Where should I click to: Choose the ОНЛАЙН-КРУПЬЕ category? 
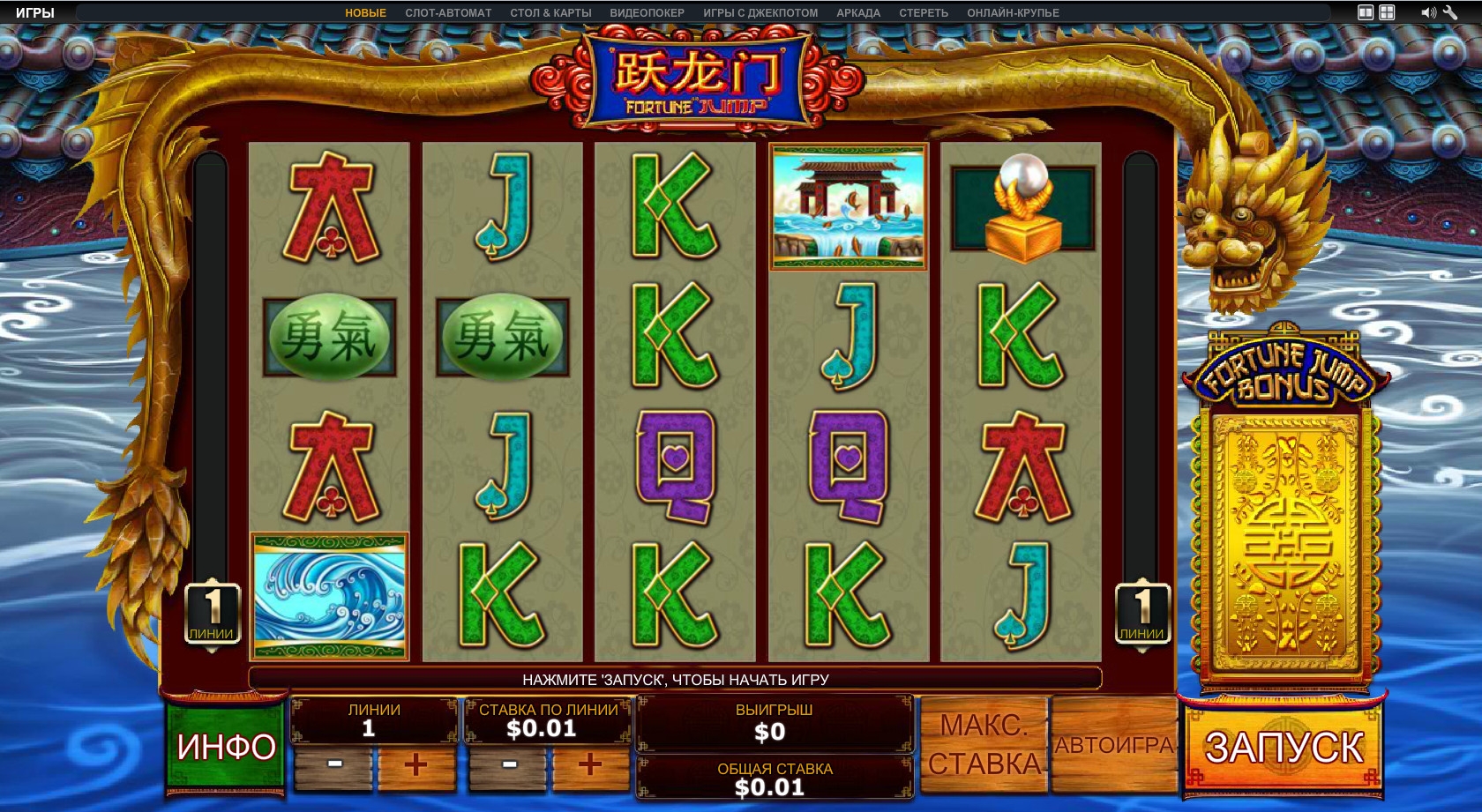click(1013, 13)
